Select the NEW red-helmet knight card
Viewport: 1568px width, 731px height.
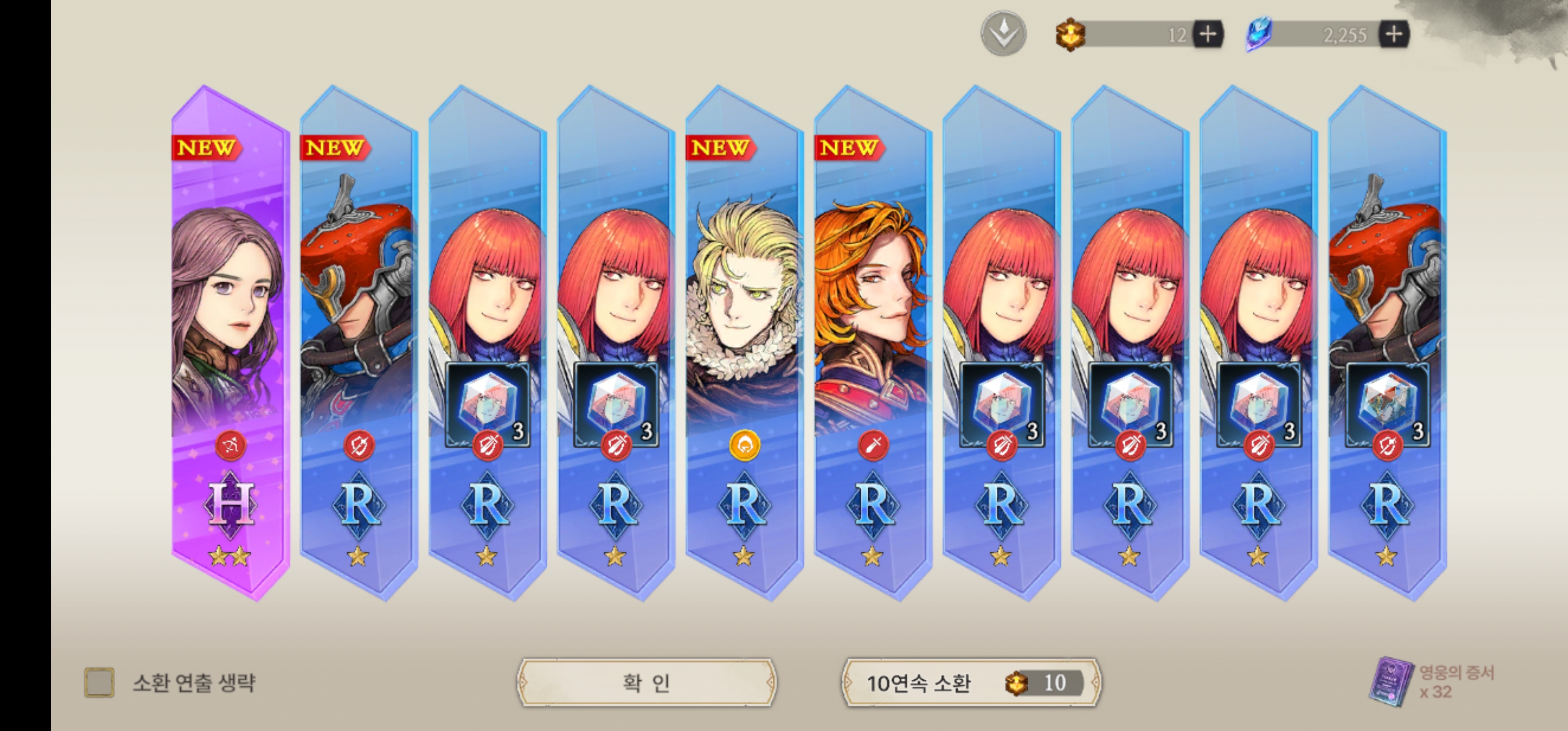pos(358,341)
